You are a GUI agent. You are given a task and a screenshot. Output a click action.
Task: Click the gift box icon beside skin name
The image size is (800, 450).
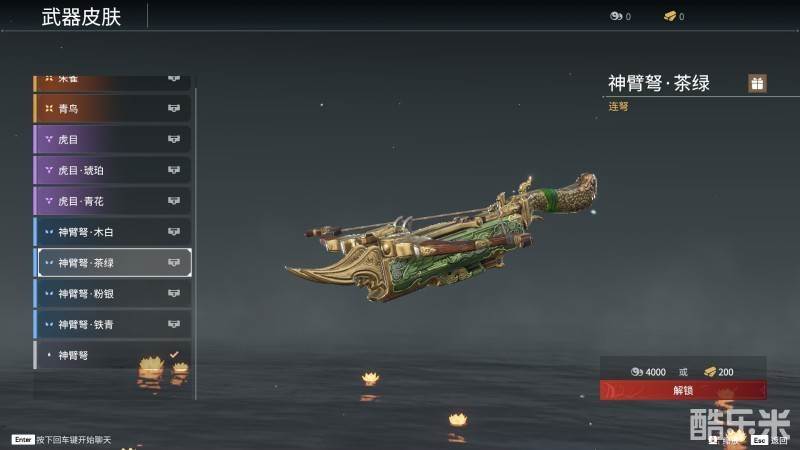click(x=757, y=83)
